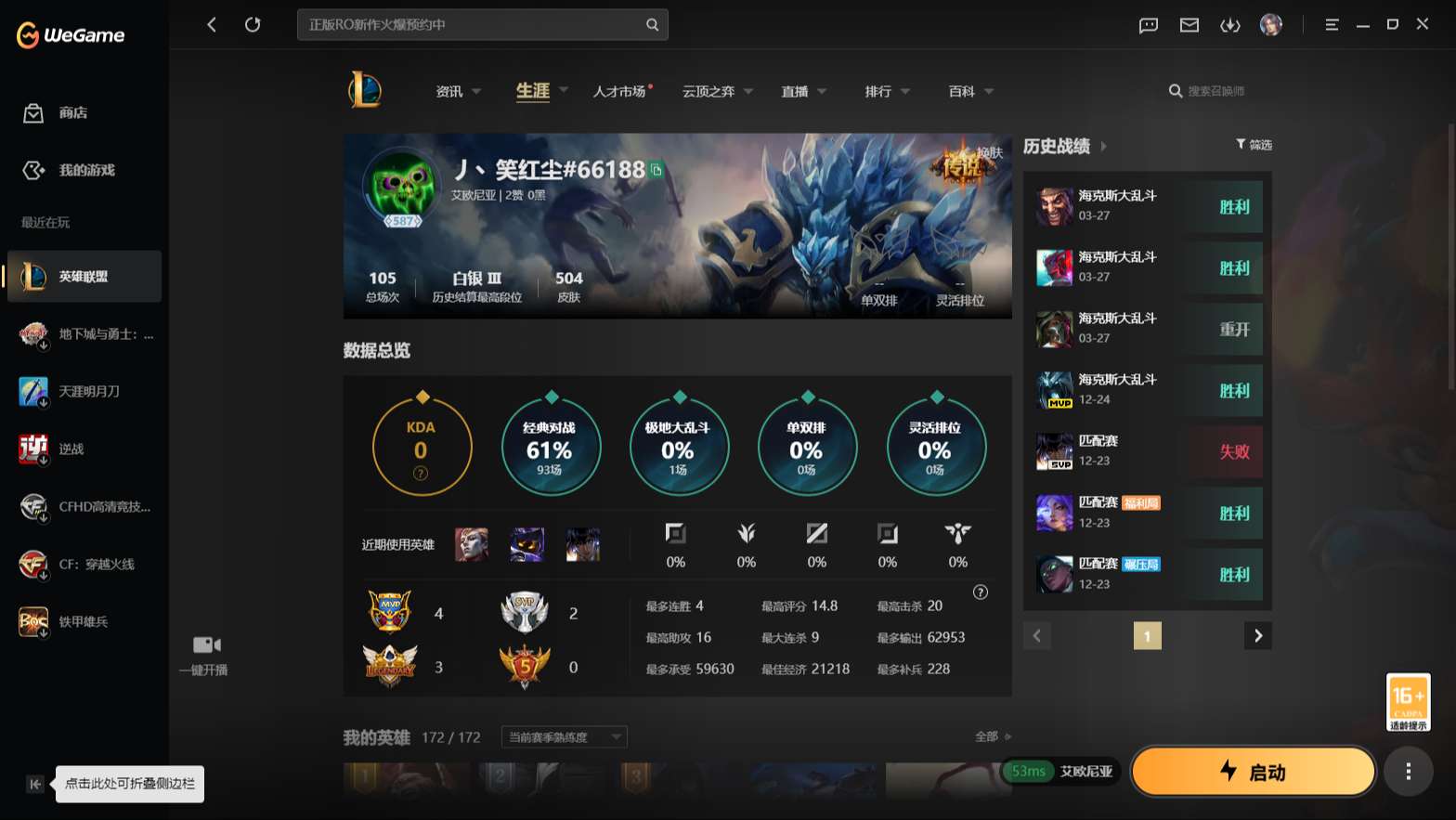Click the 启动 launch button

pyautogui.click(x=1254, y=771)
